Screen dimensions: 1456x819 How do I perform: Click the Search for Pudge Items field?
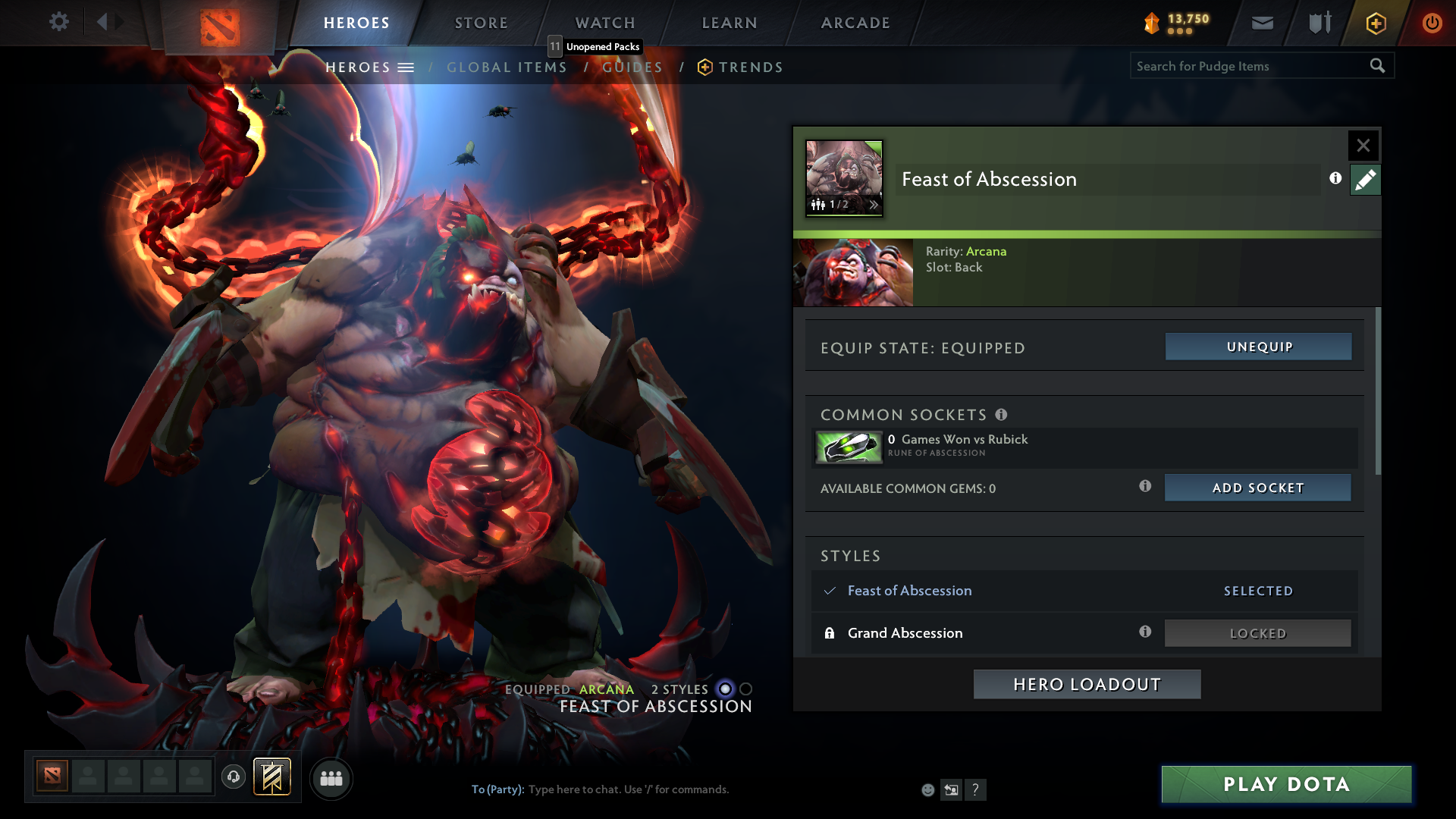(1244, 66)
